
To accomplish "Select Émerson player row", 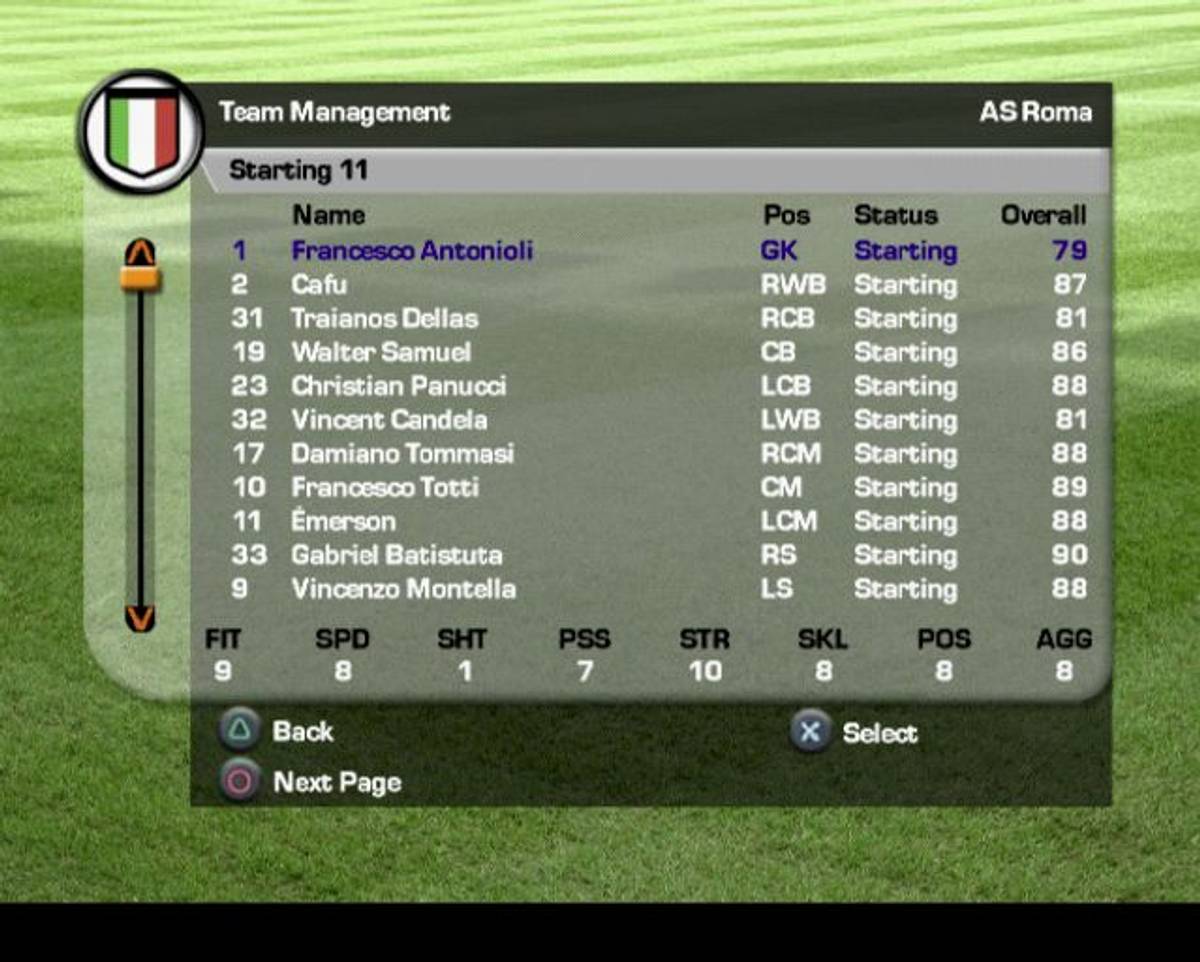I will click(x=343, y=522).
